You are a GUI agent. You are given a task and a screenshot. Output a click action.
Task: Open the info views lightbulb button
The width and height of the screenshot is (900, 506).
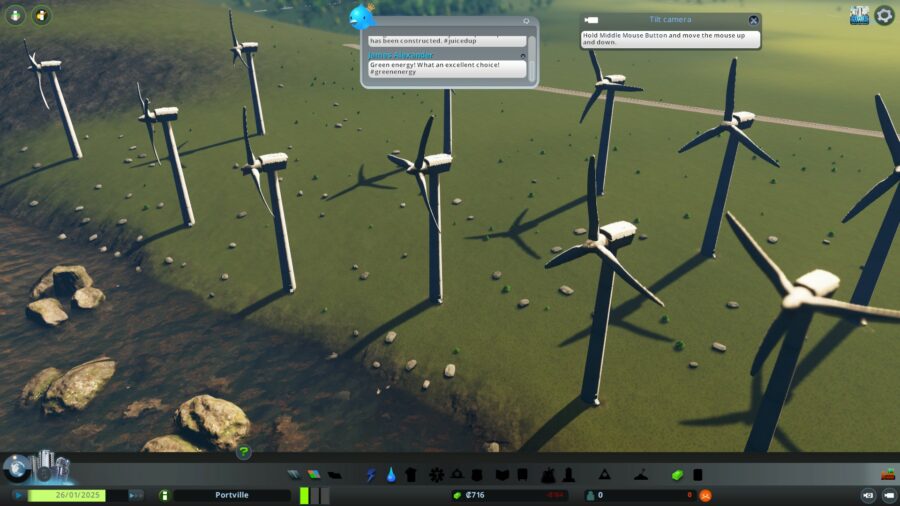pos(16,15)
